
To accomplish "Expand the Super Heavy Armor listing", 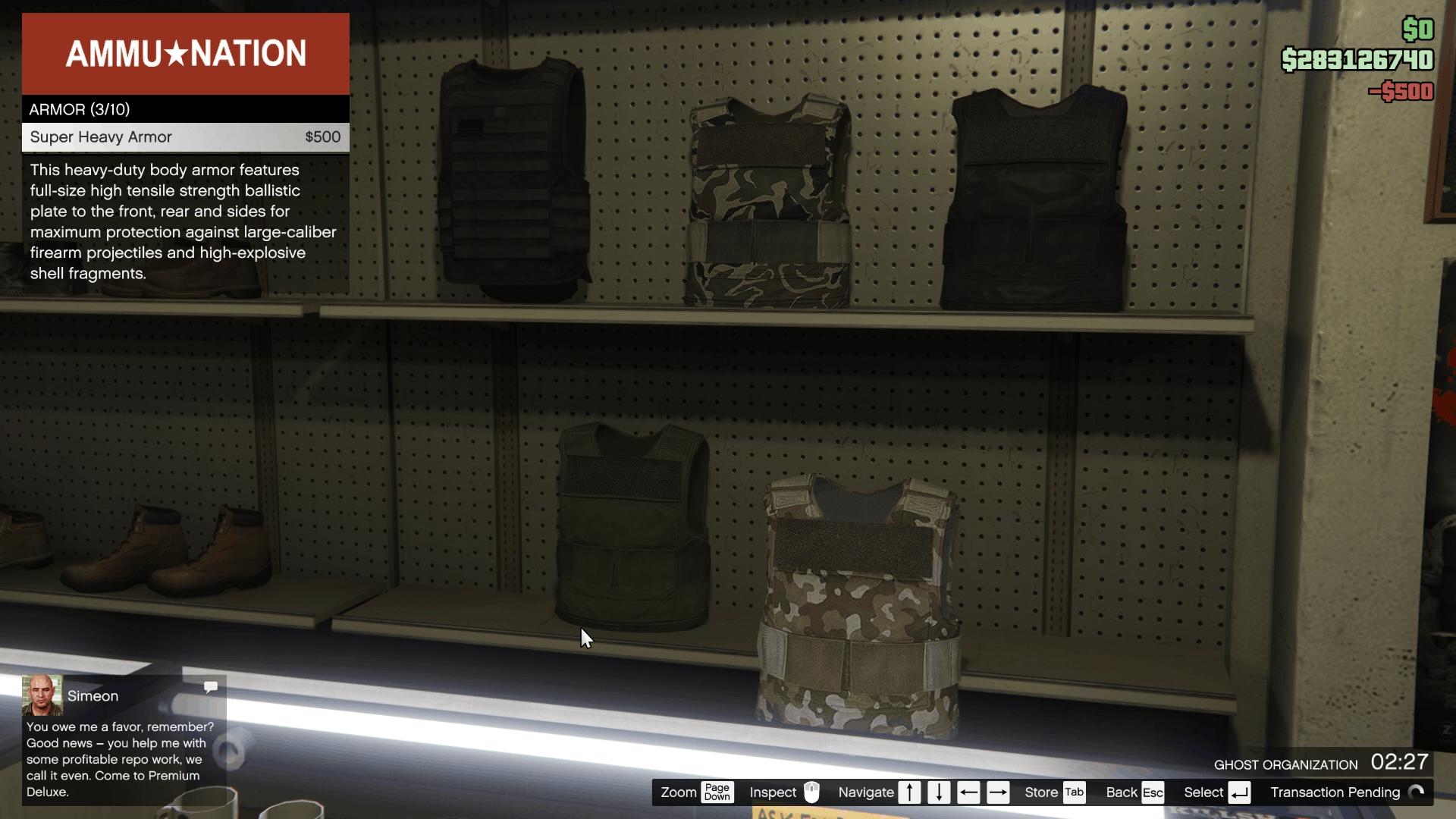I will (x=101, y=137).
